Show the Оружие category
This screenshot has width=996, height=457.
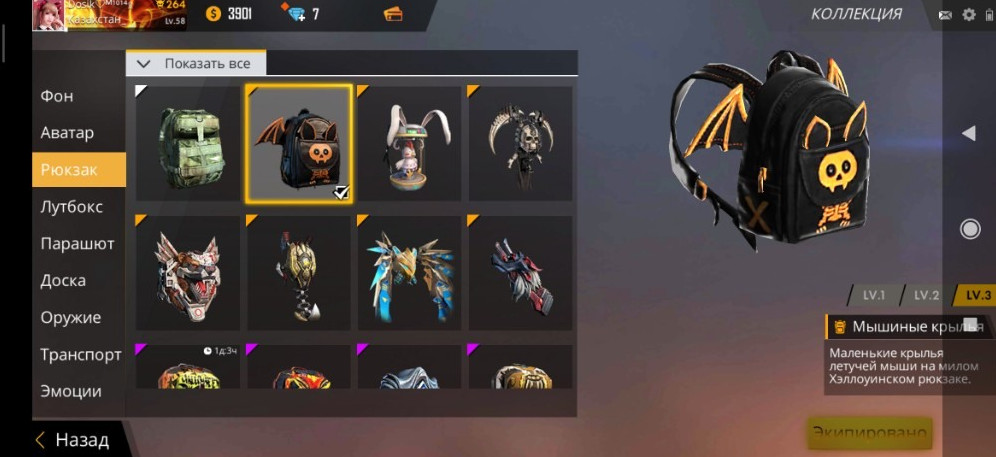70,318
